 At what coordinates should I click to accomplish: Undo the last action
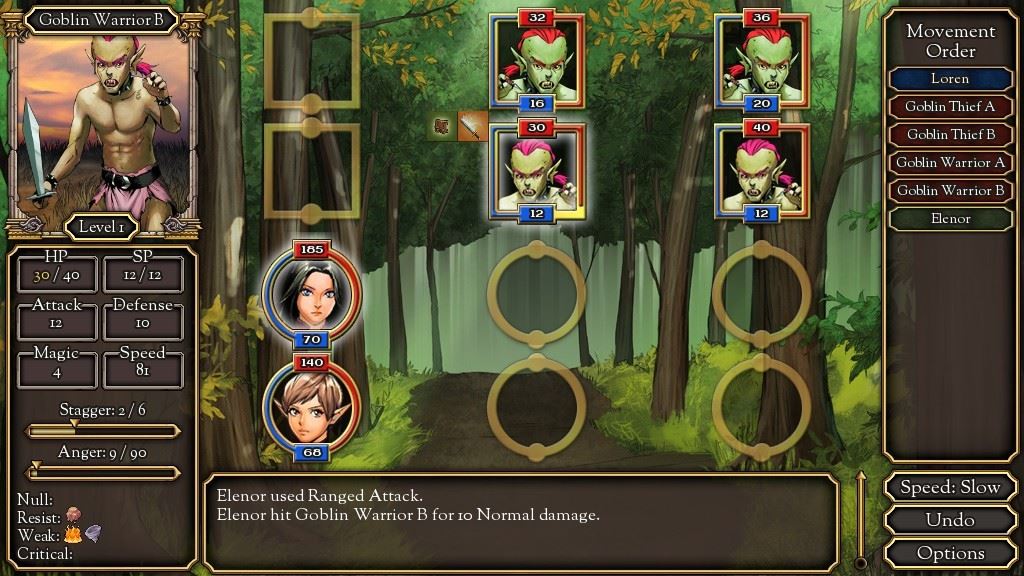(x=950, y=520)
